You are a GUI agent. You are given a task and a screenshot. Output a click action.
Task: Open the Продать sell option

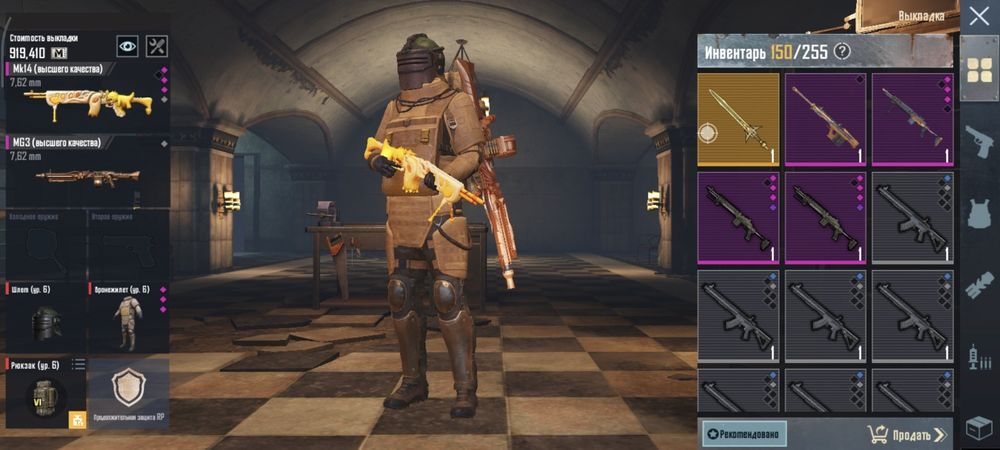point(907,434)
